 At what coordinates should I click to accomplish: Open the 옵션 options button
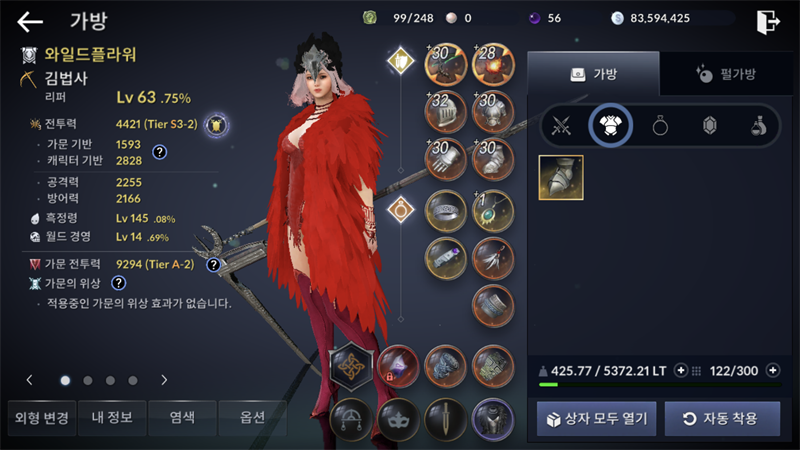coord(251,417)
